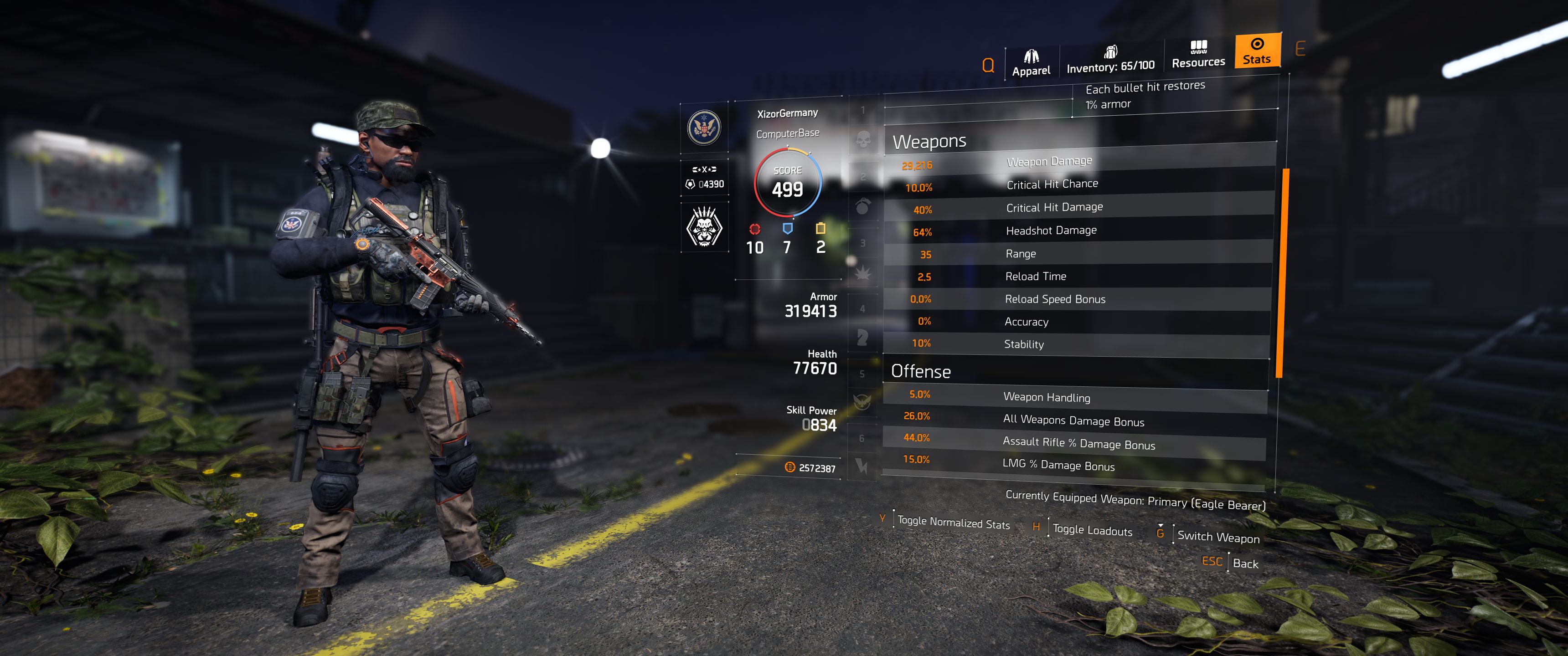1568x656 pixels.
Task: Click Back to exit stats screen
Action: point(1245,564)
